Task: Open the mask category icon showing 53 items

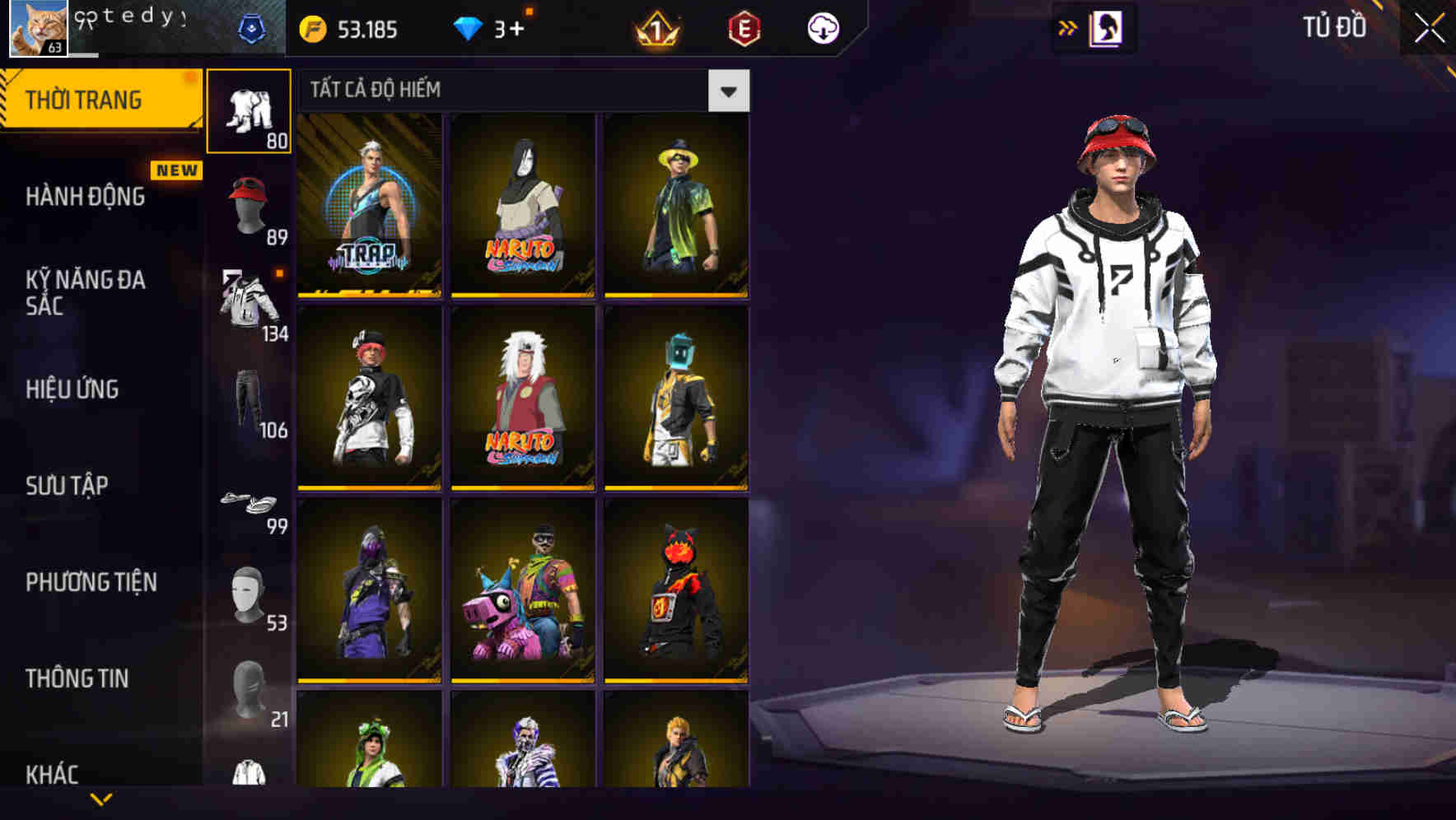Action: 246,595
